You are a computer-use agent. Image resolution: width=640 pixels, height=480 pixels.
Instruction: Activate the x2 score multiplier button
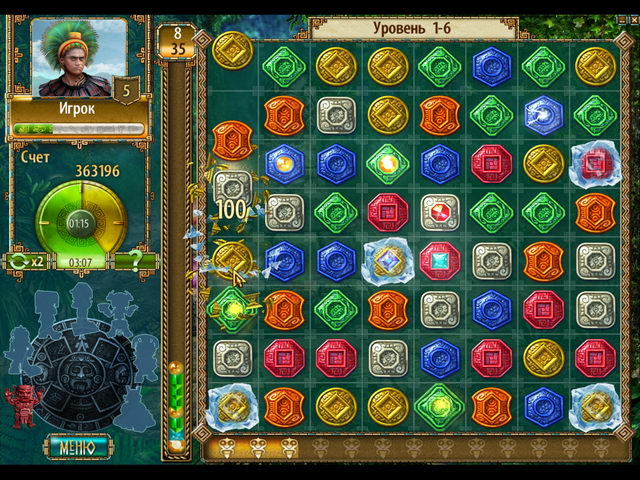27,261
